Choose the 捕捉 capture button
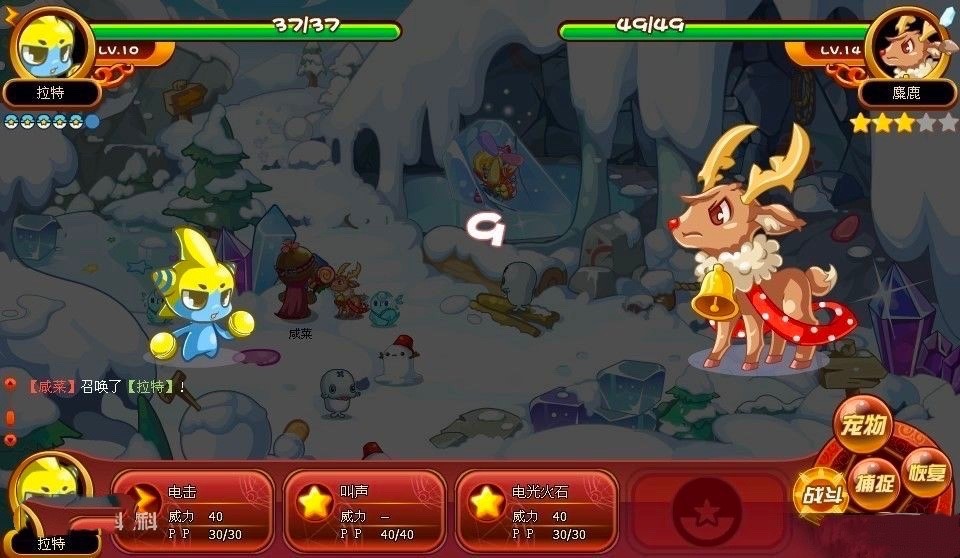Screen dimensions: 960x558 point(872,484)
